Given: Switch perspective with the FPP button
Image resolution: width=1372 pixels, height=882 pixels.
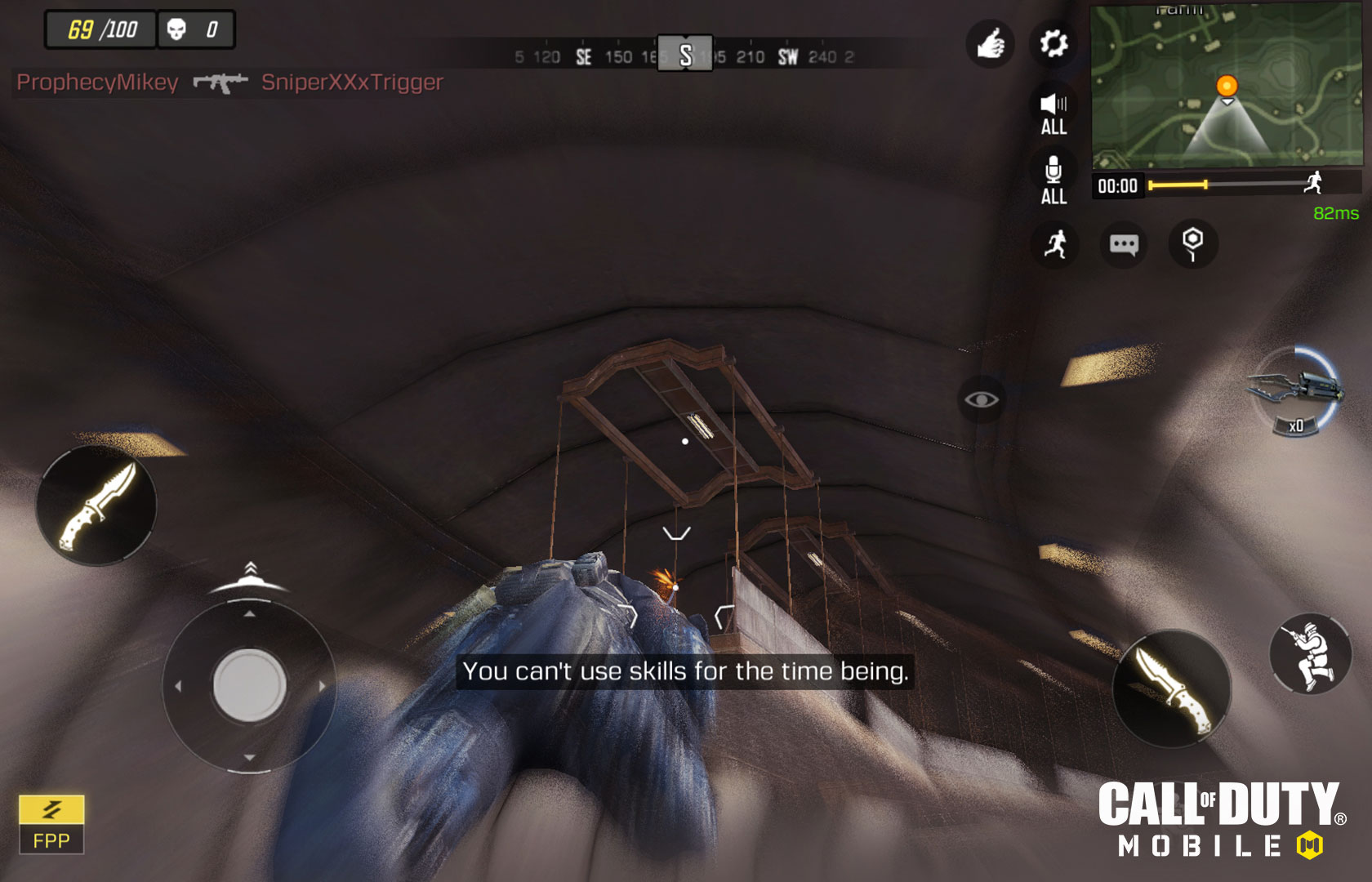Looking at the screenshot, I should 51,825.
